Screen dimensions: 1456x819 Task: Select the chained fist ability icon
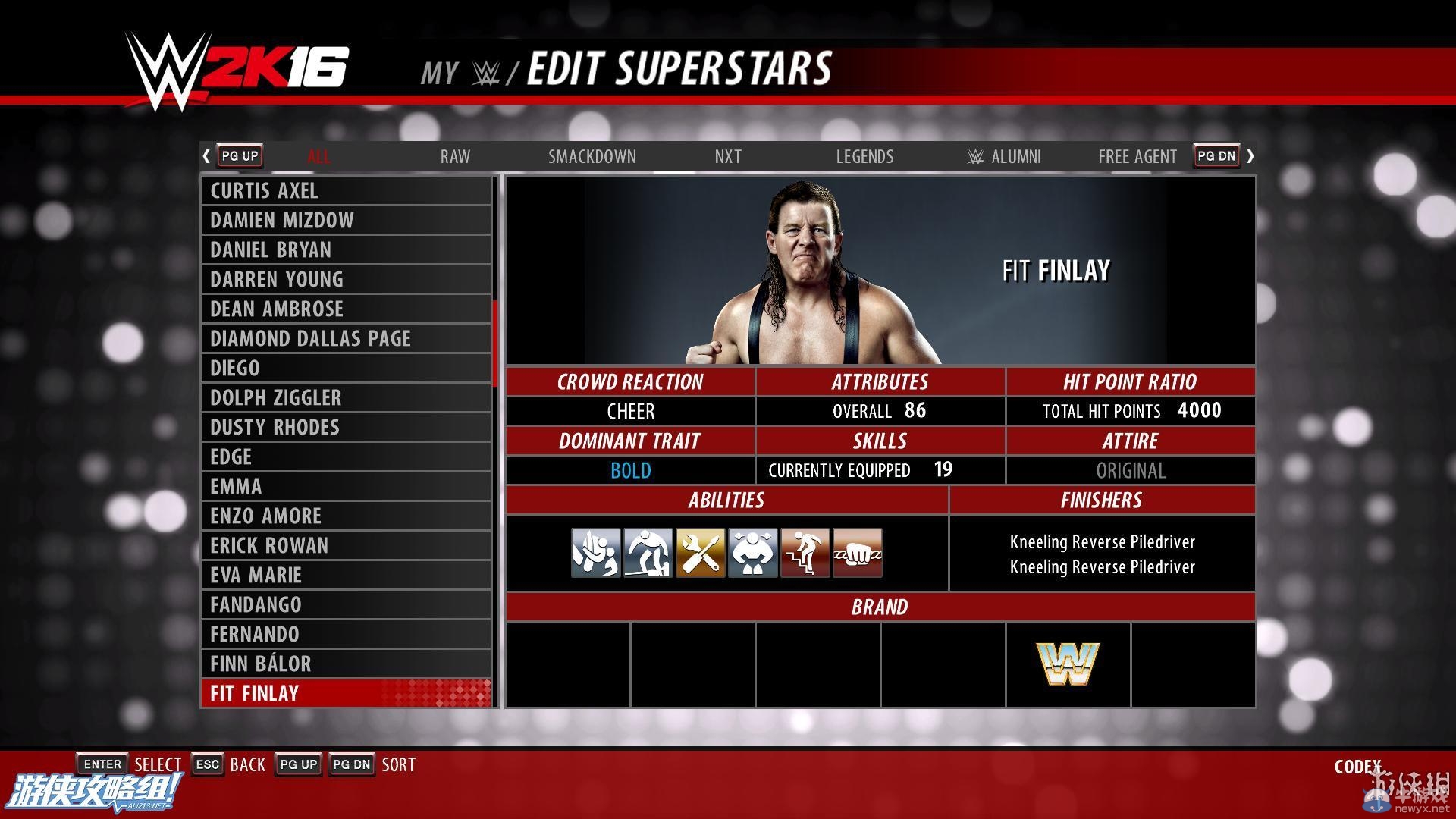pos(857,553)
